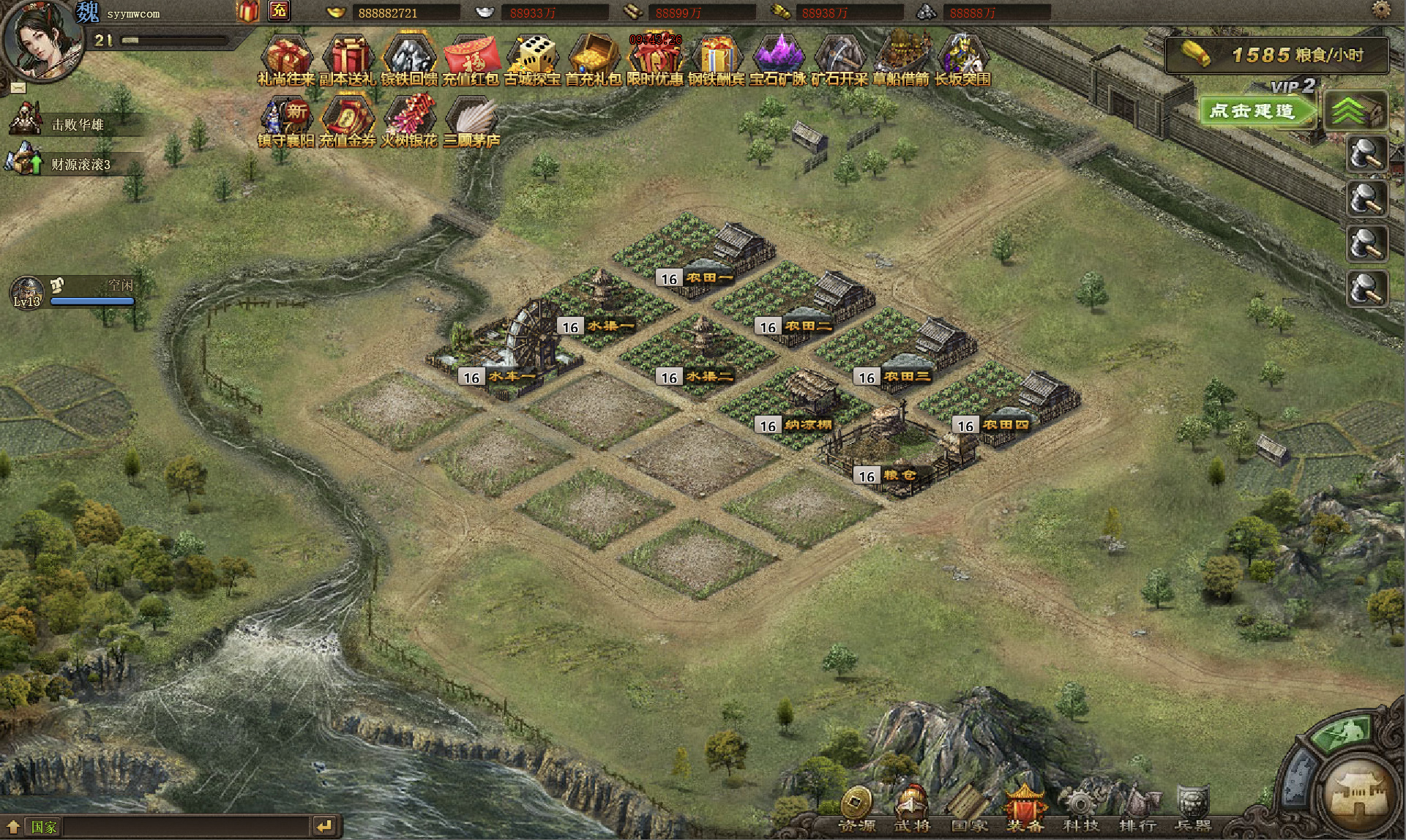Open the 装备 equipment menu
Image resolution: width=1406 pixels, height=840 pixels.
click(x=1025, y=809)
